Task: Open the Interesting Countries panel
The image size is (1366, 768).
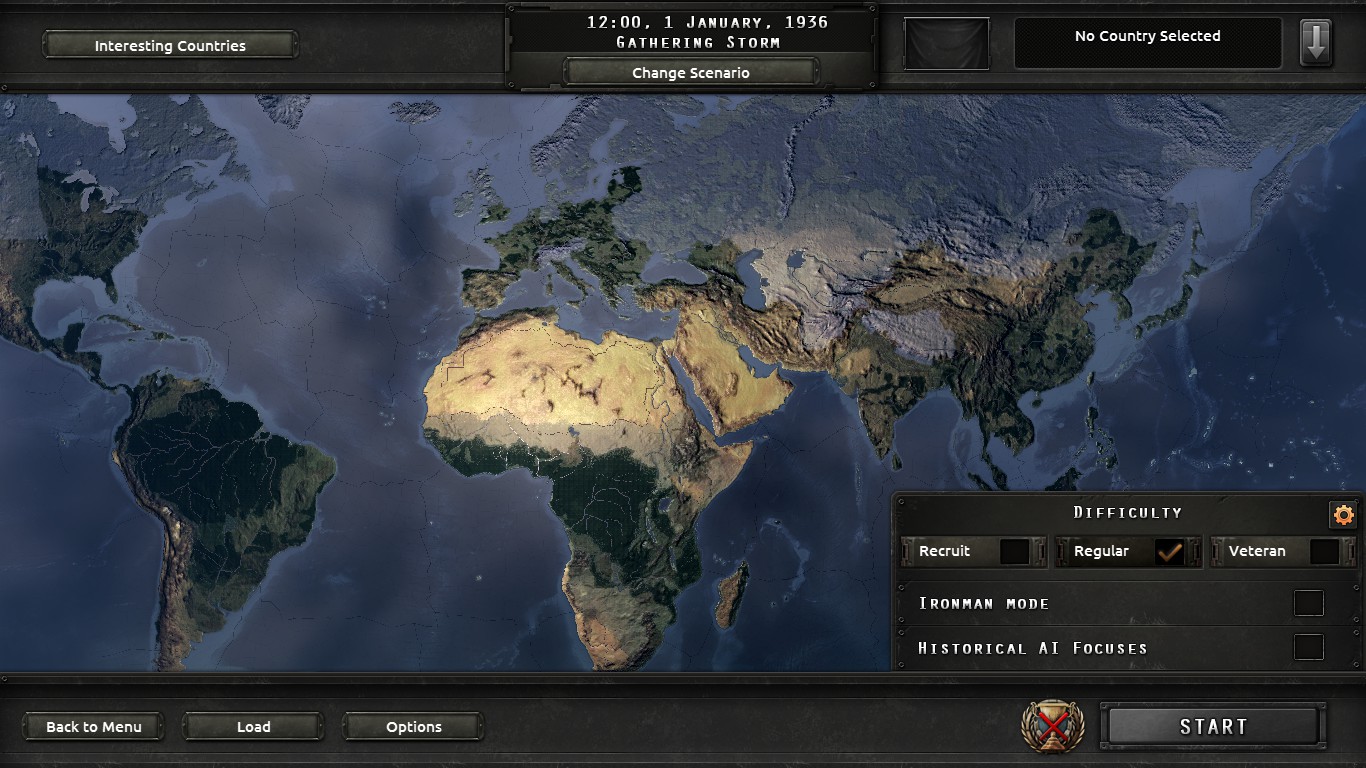Action: (x=169, y=45)
